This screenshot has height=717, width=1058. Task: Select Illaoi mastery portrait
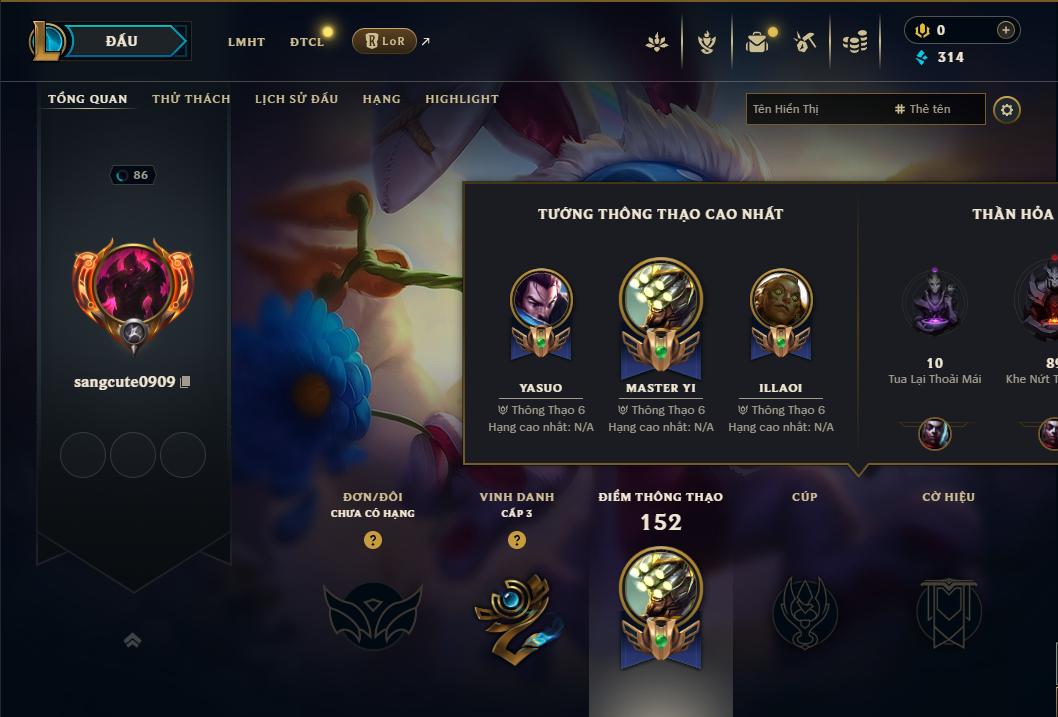[781, 300]
